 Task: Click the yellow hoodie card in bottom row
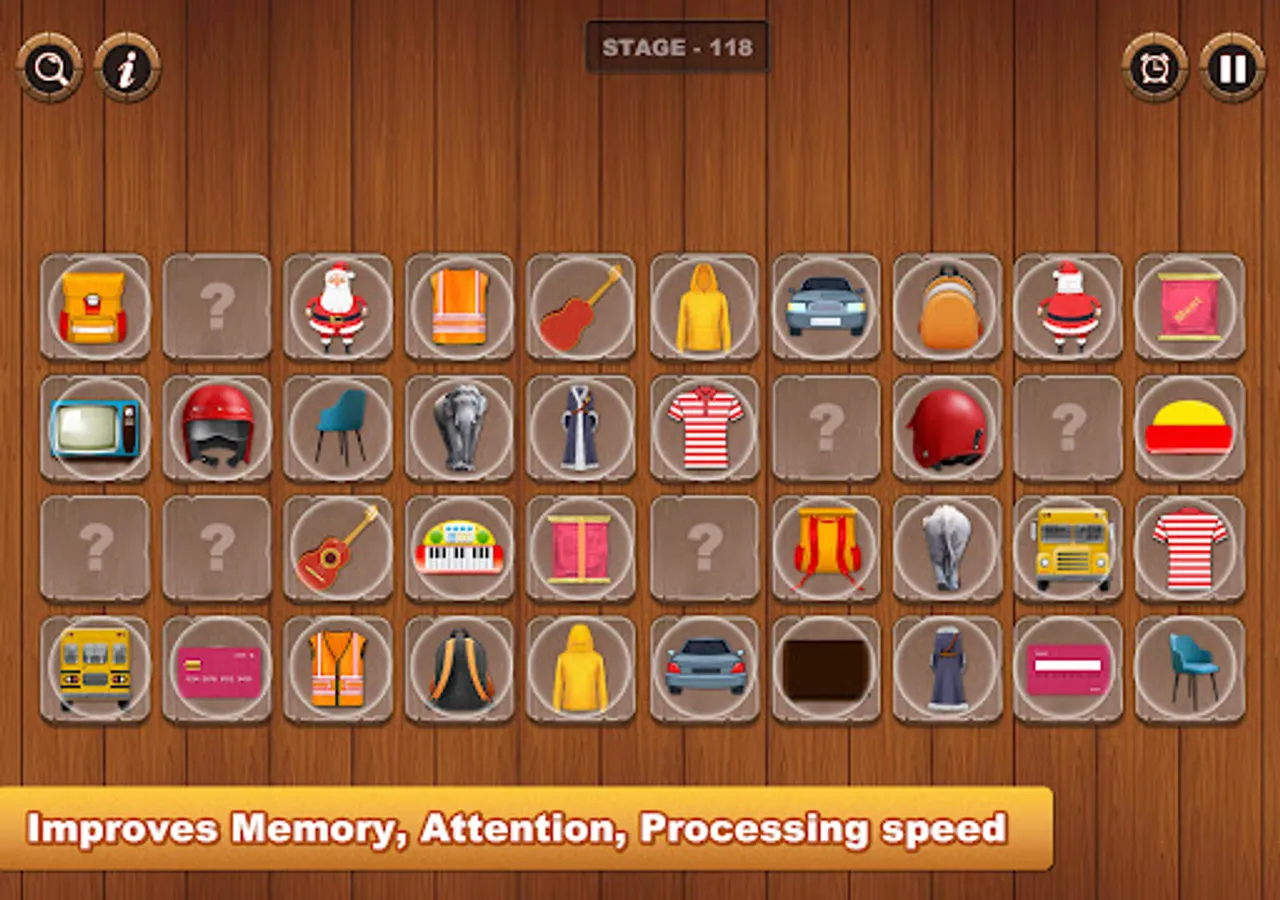click(582, 670)
